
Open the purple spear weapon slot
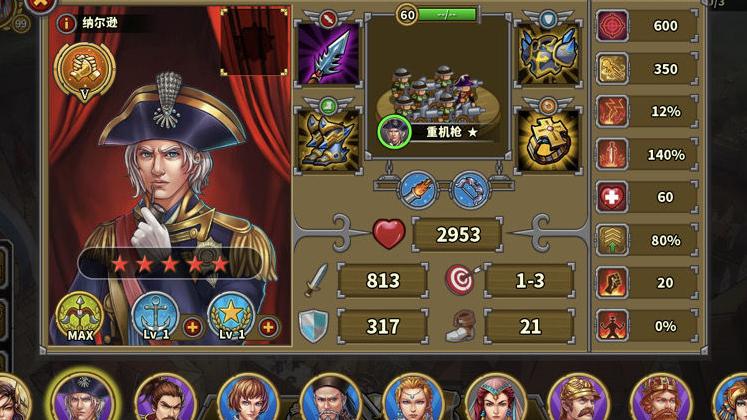tap(327, 55)
